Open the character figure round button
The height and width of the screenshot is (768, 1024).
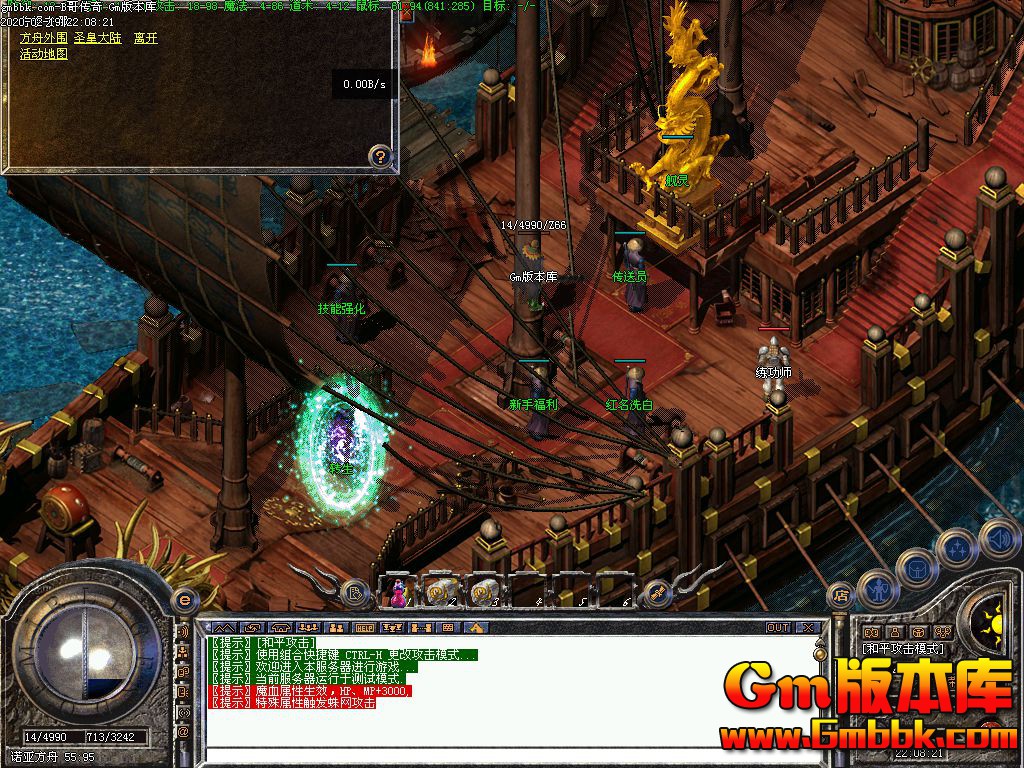click(x=878, y=589)
